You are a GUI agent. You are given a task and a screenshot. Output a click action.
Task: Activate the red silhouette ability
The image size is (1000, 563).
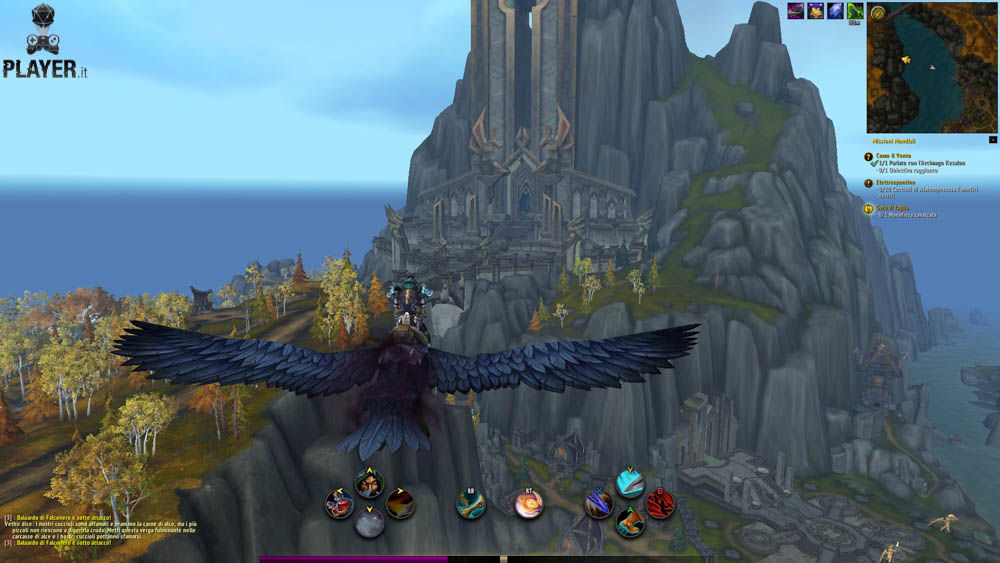[x=660, y=504]
